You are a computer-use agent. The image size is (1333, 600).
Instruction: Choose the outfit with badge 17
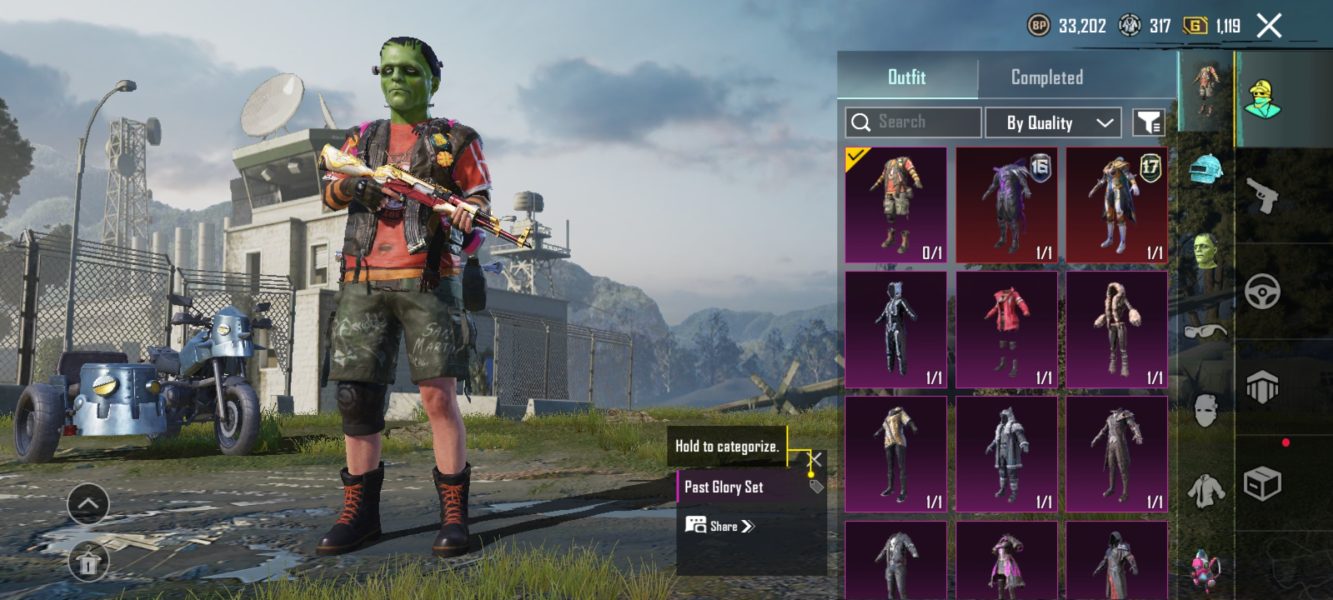pos(1116,205)
